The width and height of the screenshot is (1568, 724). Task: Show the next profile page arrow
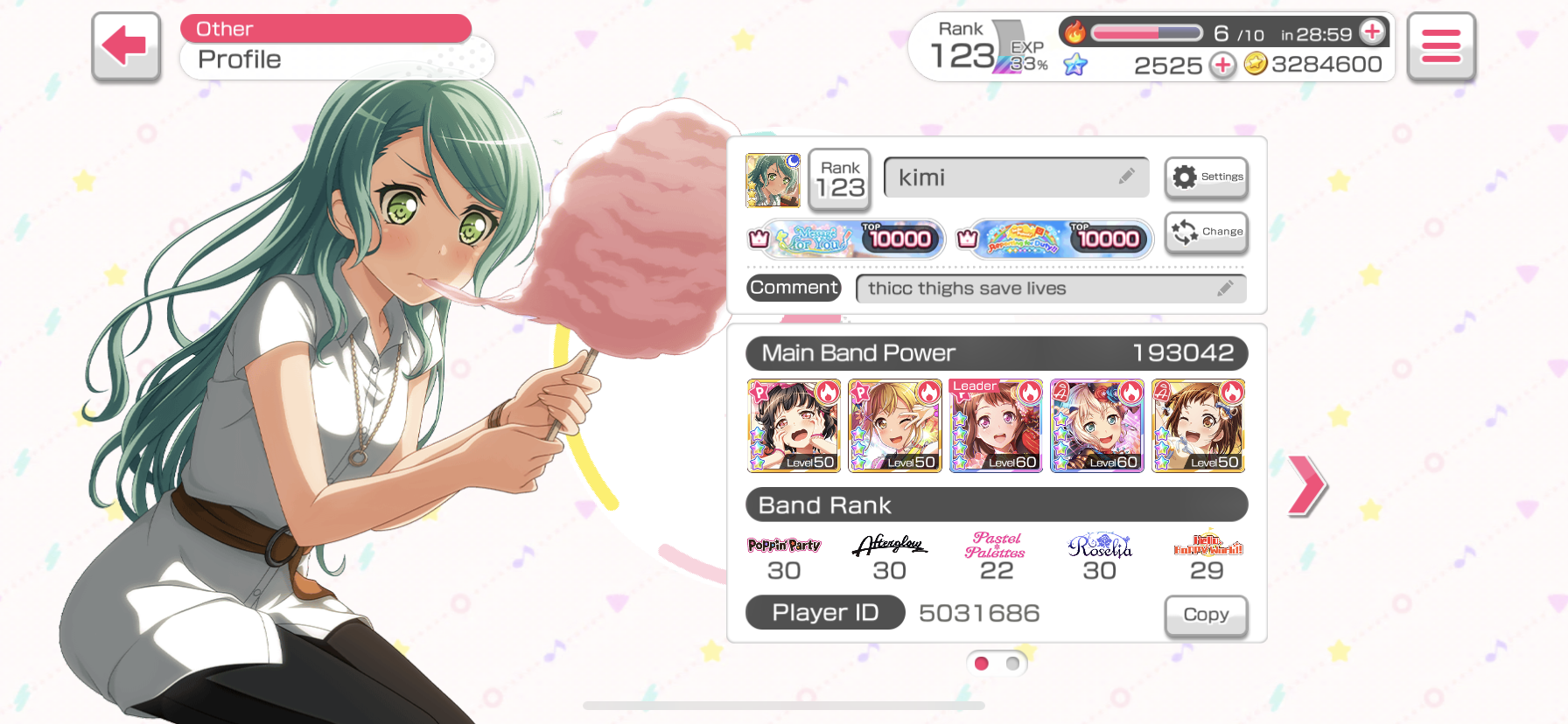[x=1306, y=484]
